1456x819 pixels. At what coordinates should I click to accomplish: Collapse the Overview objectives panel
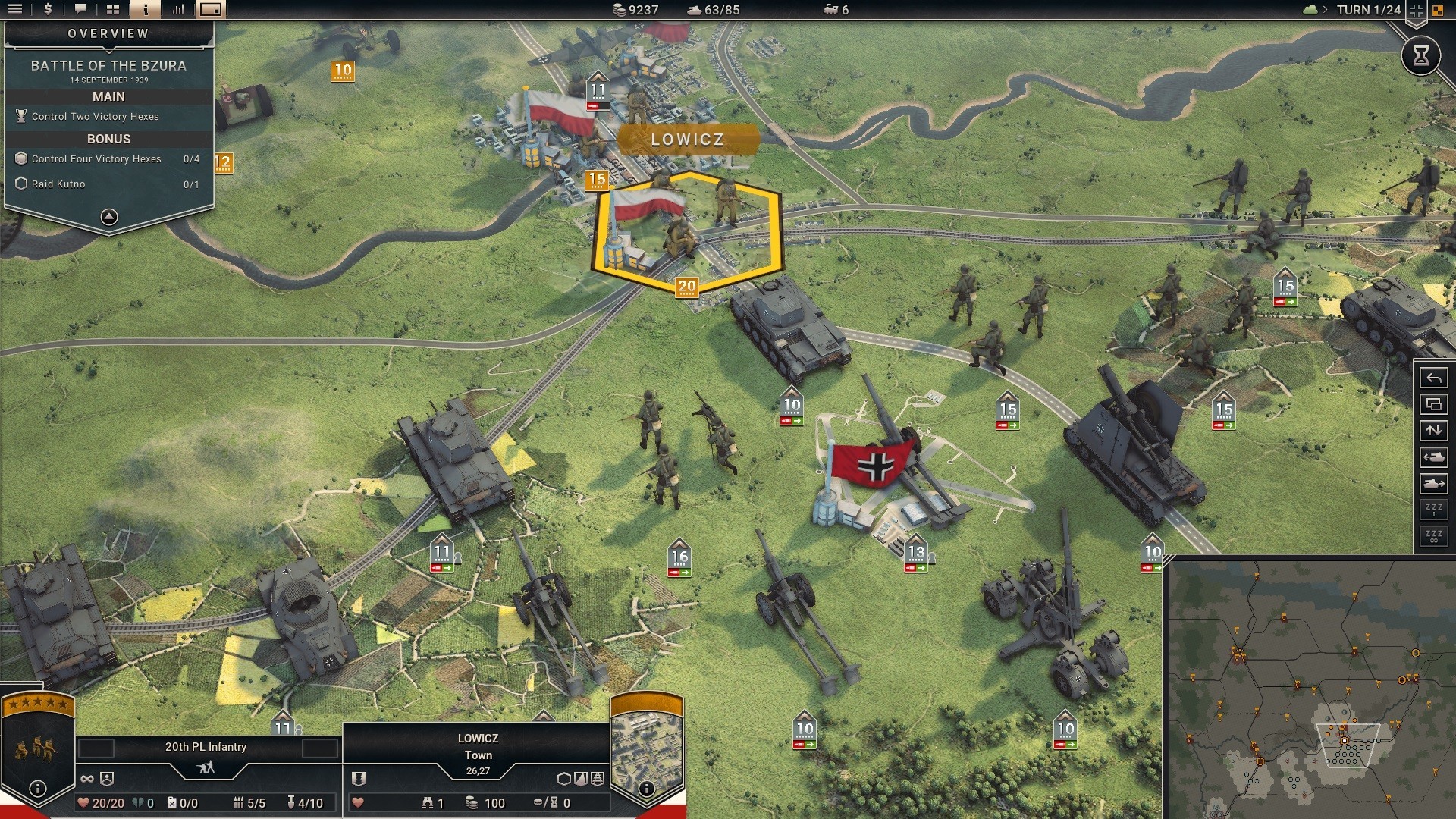[x=109, y=218]
